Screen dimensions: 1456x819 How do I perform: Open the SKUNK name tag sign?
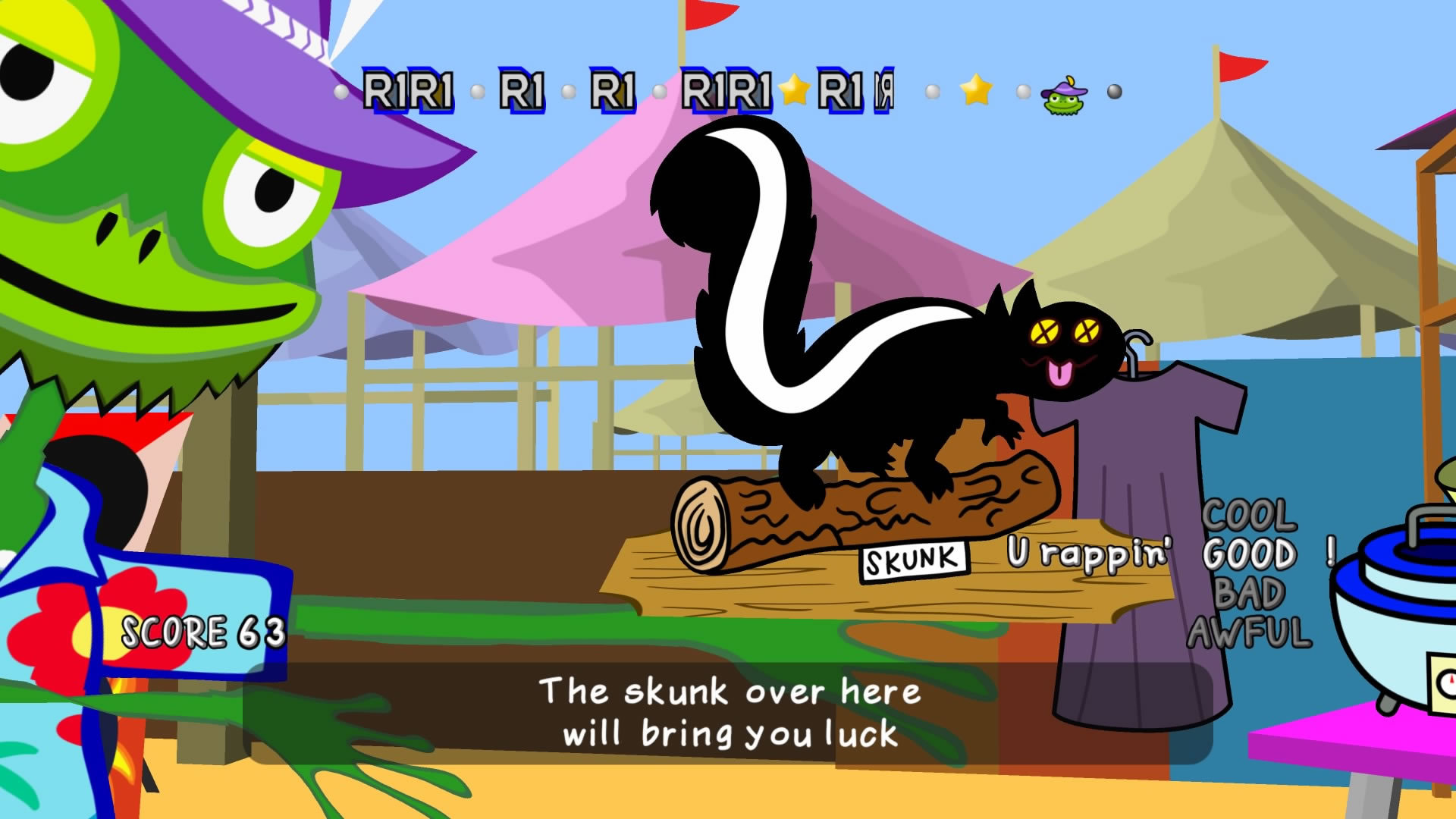click(911, 560)
